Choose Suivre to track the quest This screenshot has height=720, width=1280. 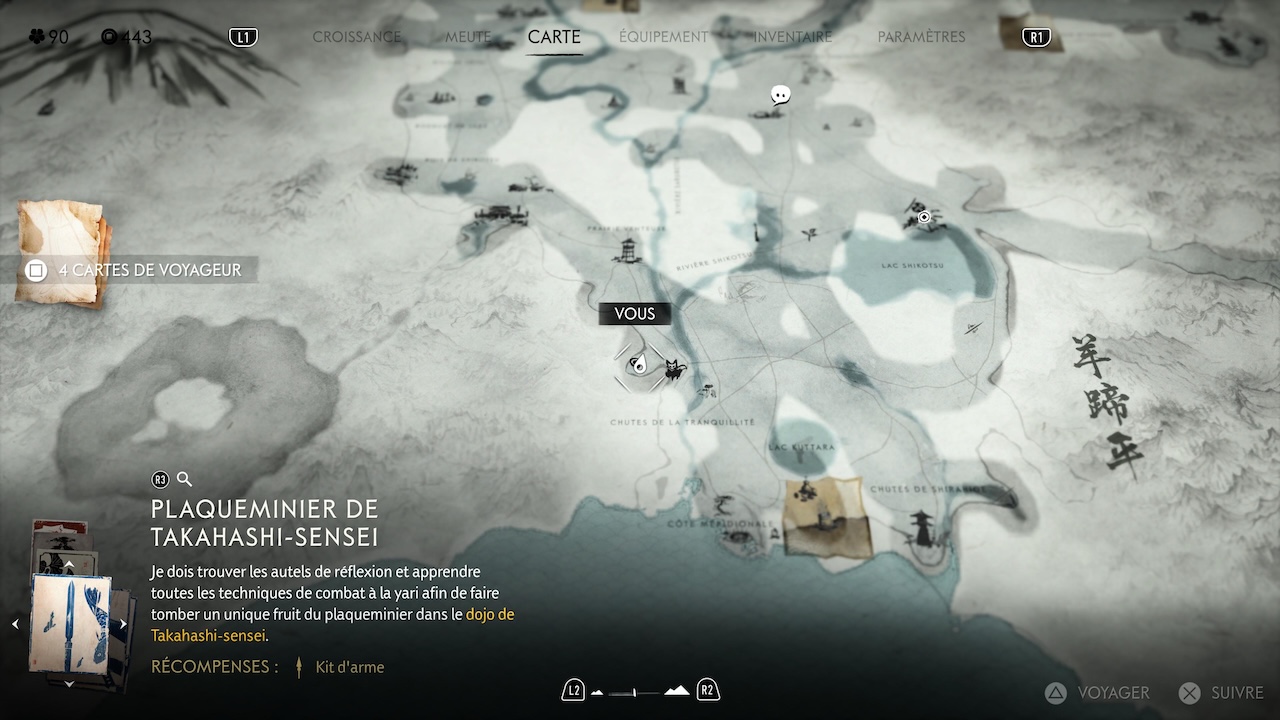[1222, 692]
